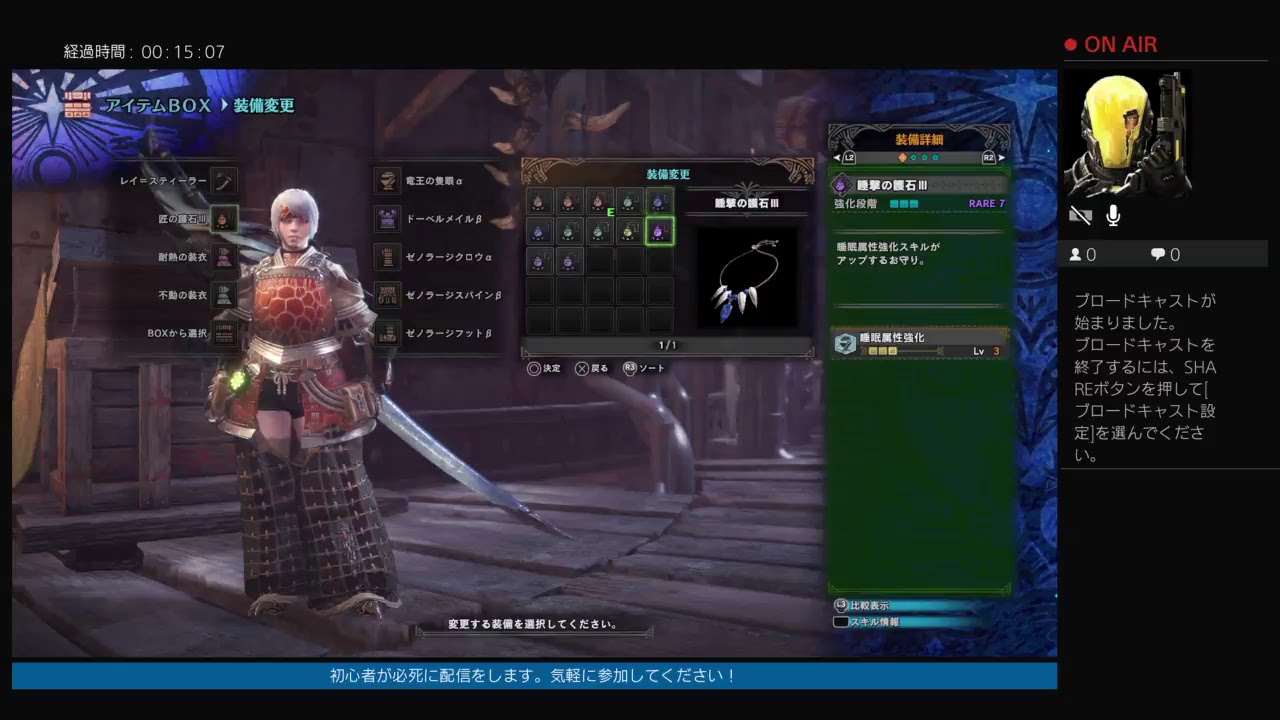1280x720 pixels.
Task: Select the charm marked with green E
Action: 599,202
